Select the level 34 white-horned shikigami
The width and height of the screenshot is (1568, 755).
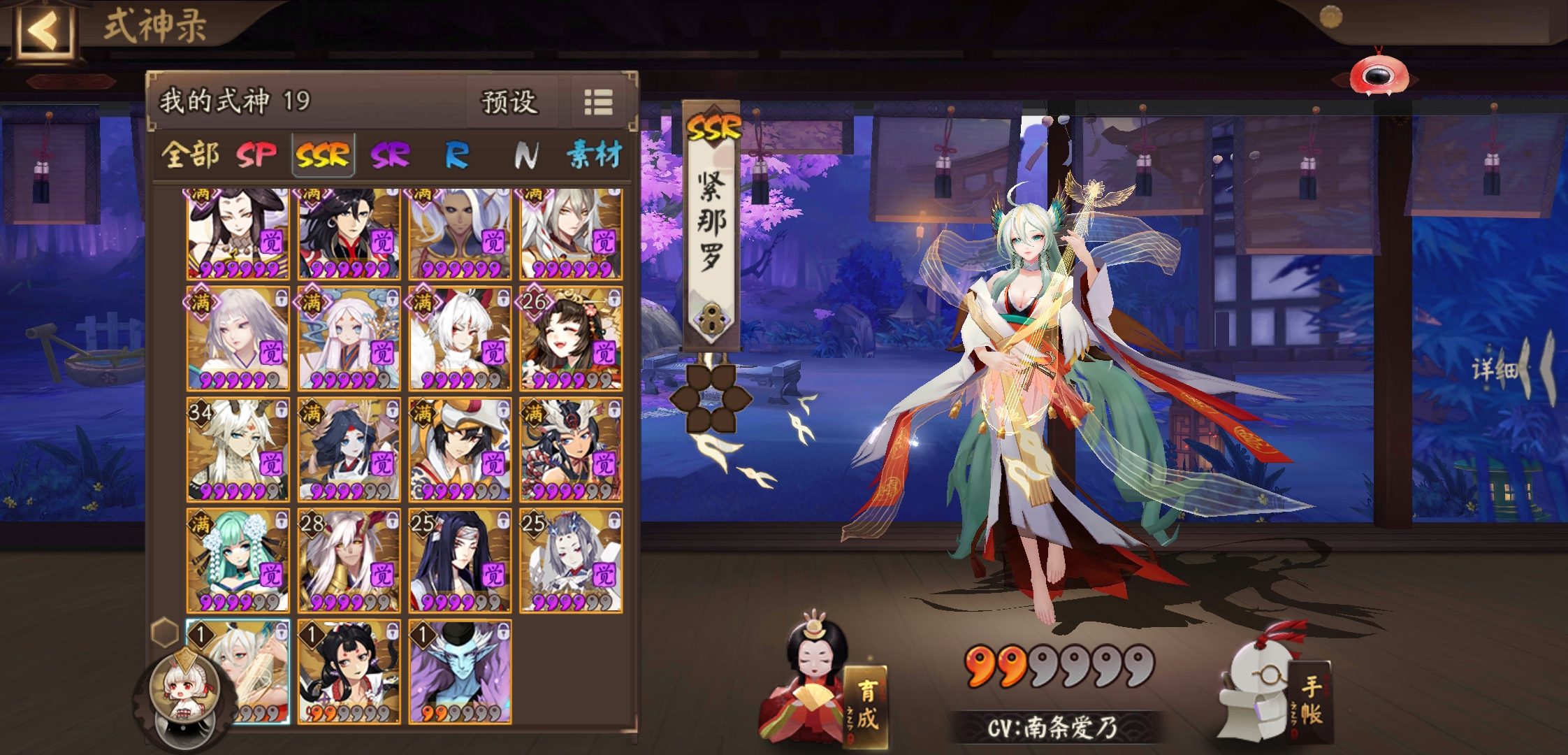point(238,450)
